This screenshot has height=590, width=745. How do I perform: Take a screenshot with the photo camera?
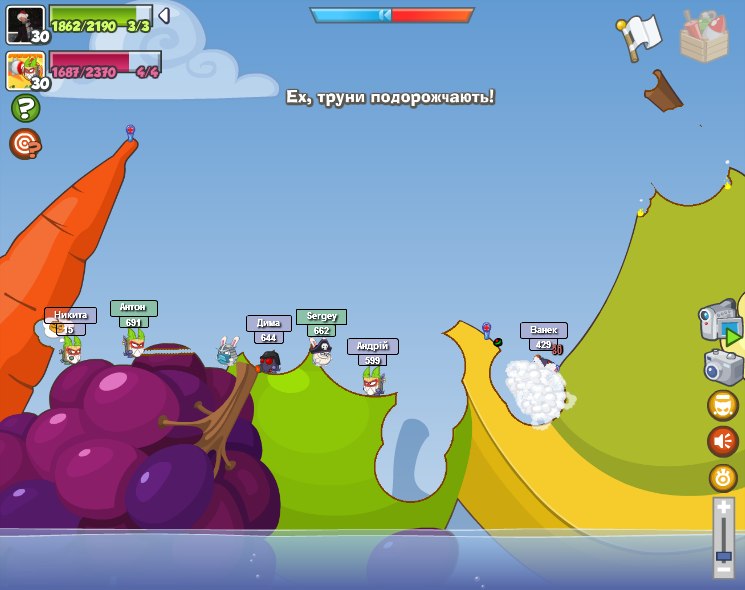coord(723,367)
